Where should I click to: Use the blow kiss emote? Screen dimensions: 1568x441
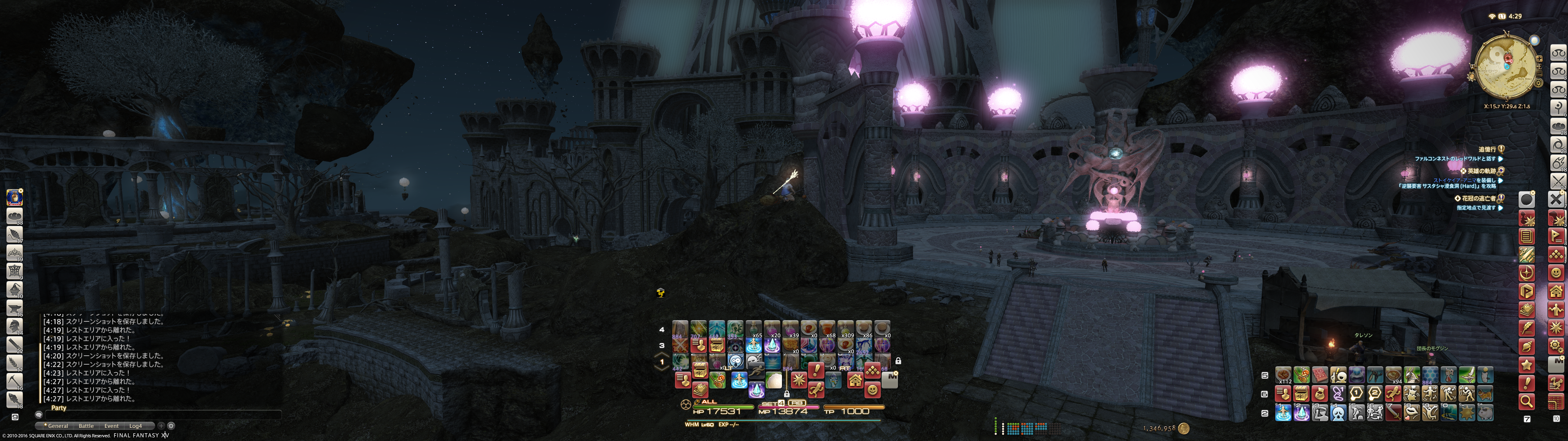pyautogui.click(x=1411, y=414)
